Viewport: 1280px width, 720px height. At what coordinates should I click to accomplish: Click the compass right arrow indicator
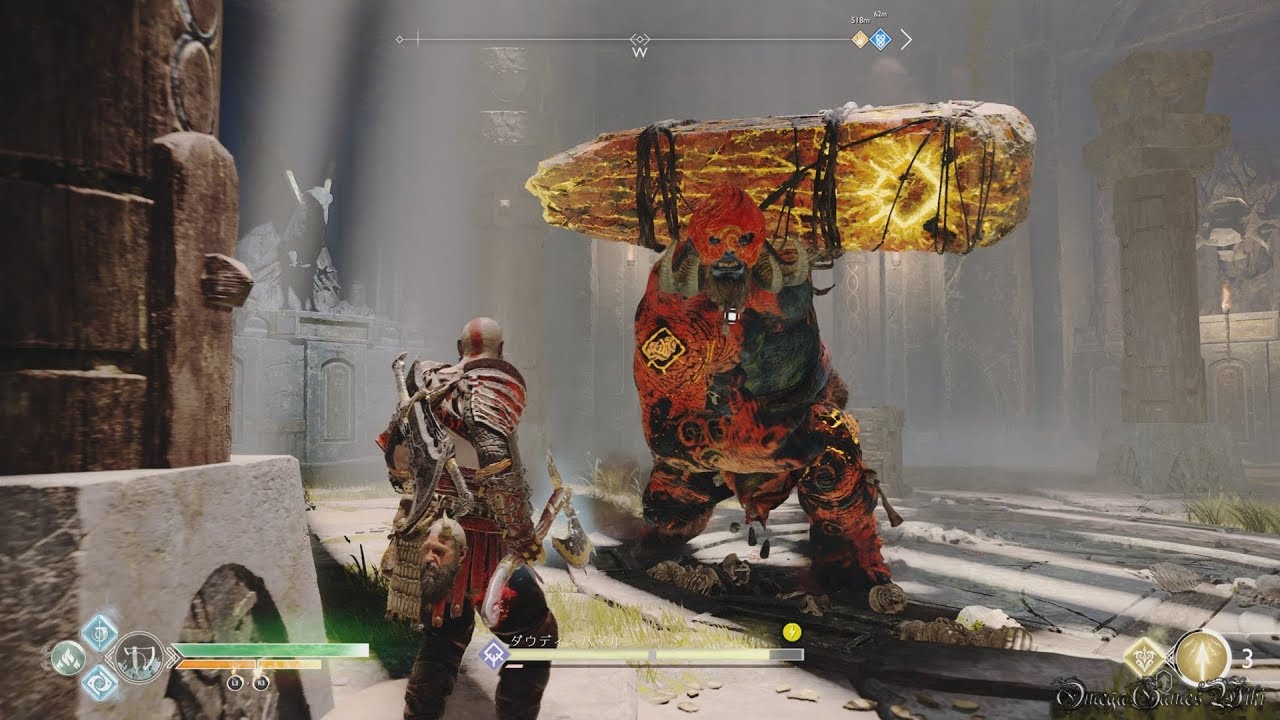click(906, 39)
